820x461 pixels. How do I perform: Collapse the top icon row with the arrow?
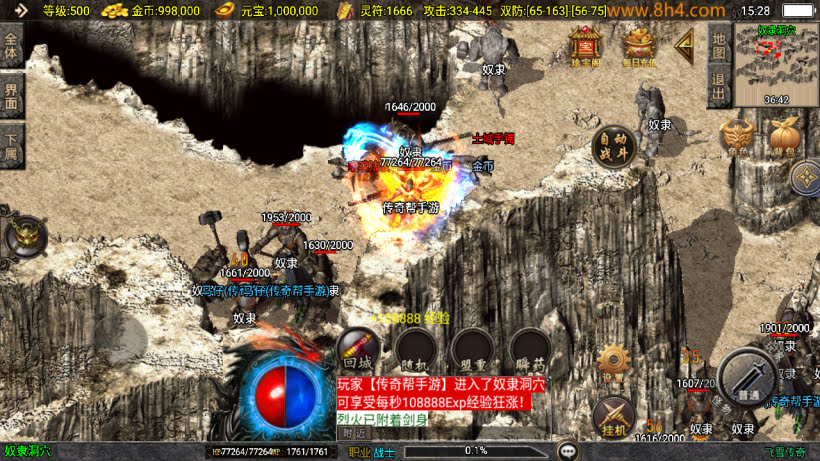pyautogui.click(x=685, y=43)
